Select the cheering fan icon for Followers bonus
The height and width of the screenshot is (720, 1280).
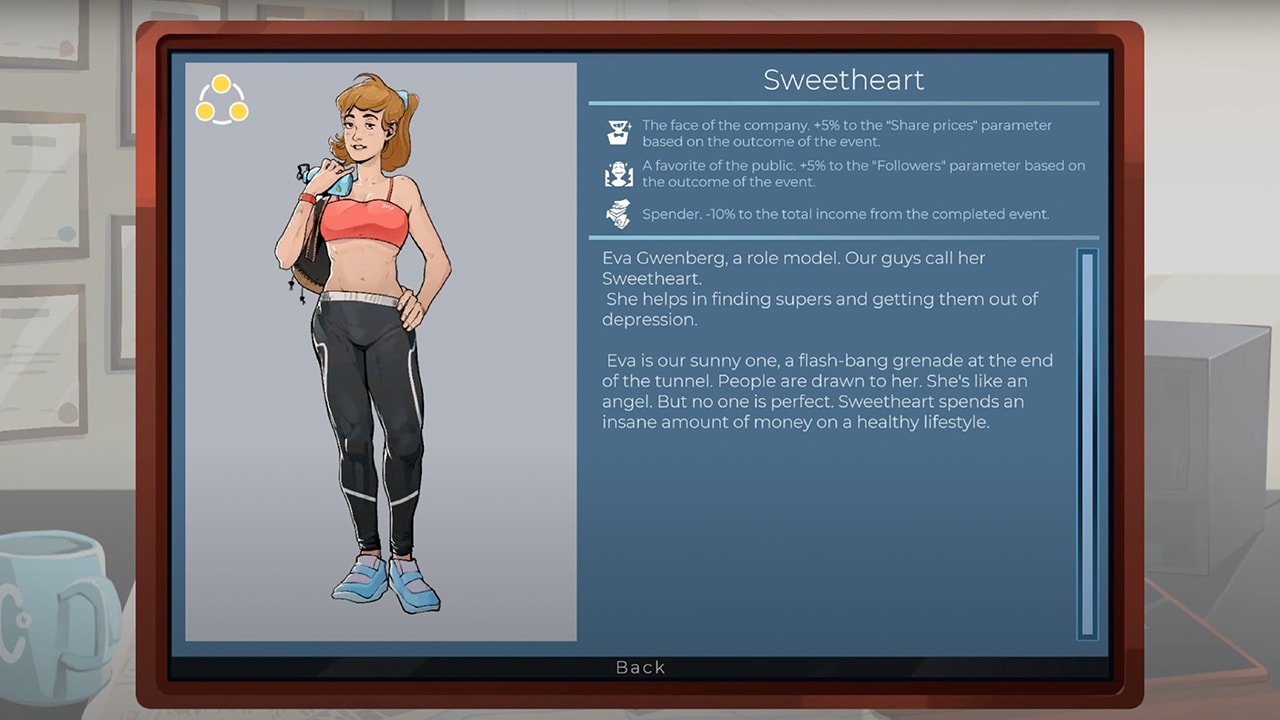click(619, 172)
